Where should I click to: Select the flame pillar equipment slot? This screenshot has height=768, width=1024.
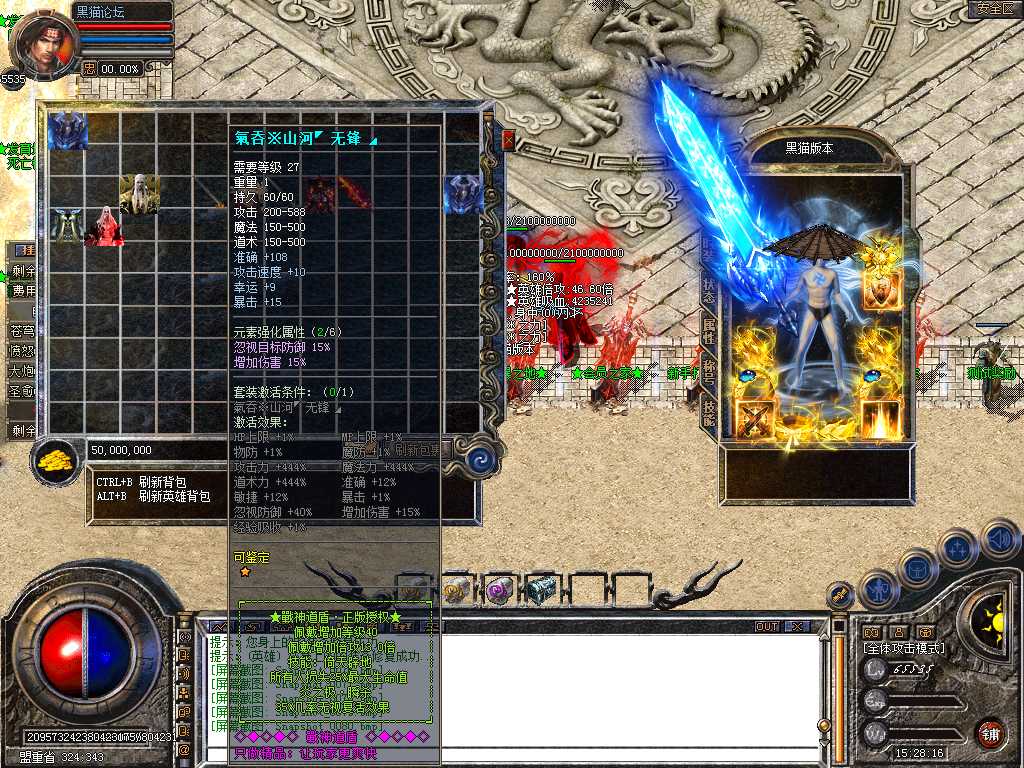point(881,419)
